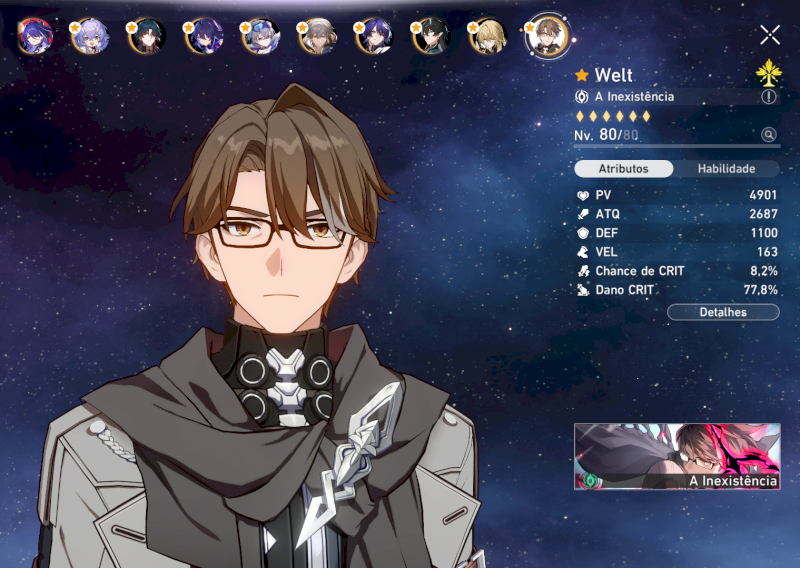Pick the red-hatted character portrait in roster

pos(35,36)
